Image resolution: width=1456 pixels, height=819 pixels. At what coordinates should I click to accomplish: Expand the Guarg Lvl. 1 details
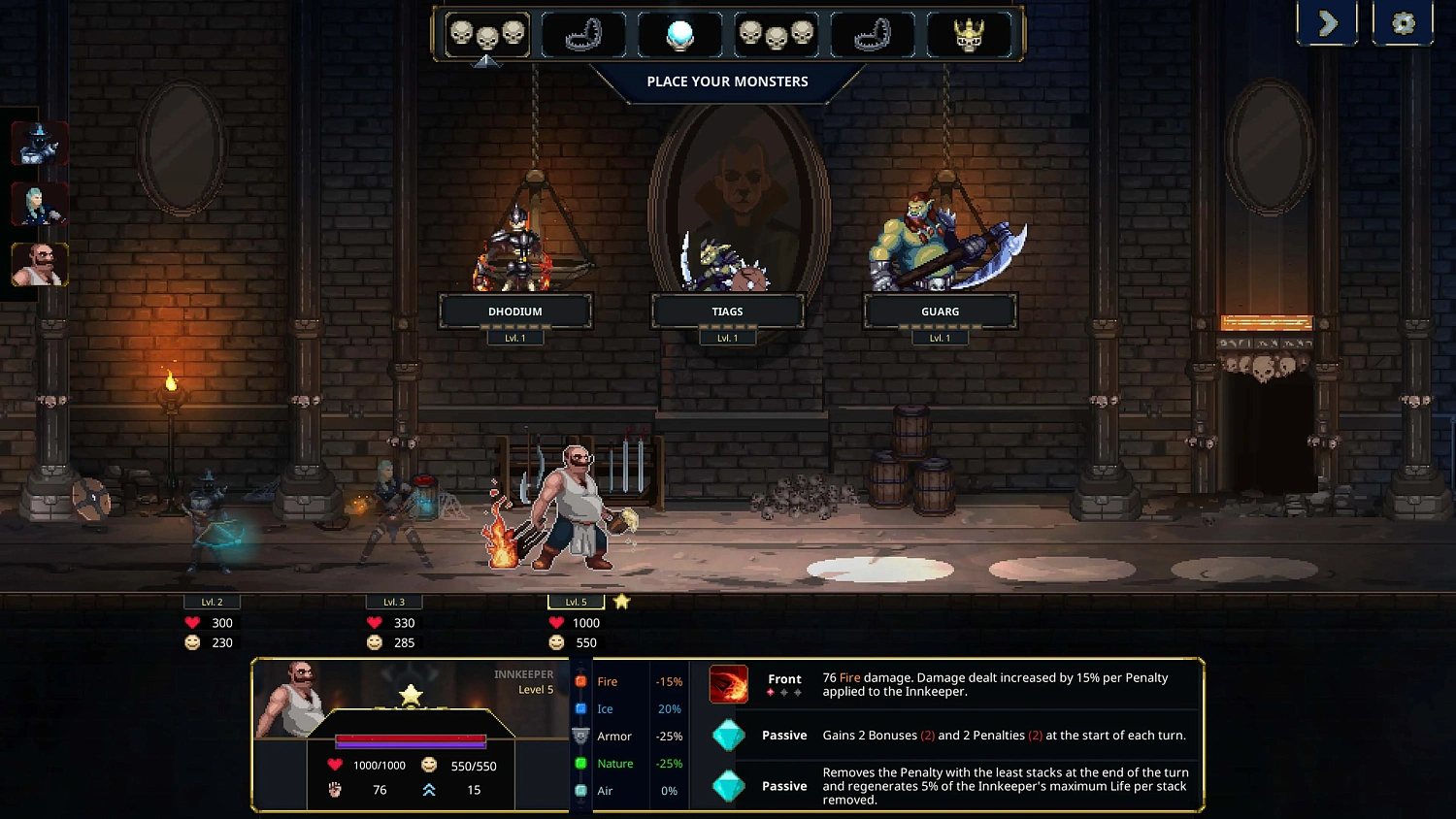[x=940, y=337]
